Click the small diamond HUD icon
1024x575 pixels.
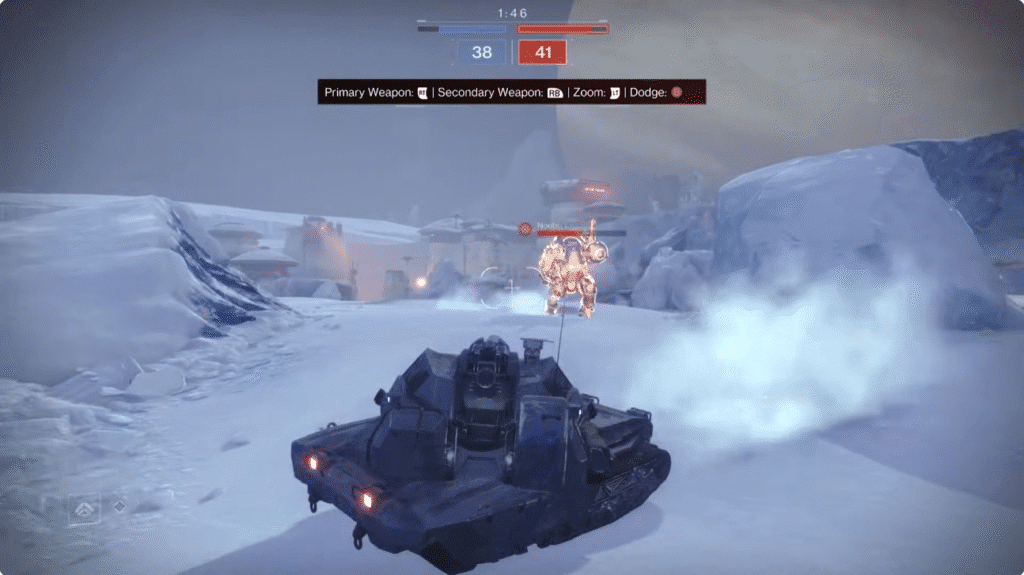(x=119, y=506)
